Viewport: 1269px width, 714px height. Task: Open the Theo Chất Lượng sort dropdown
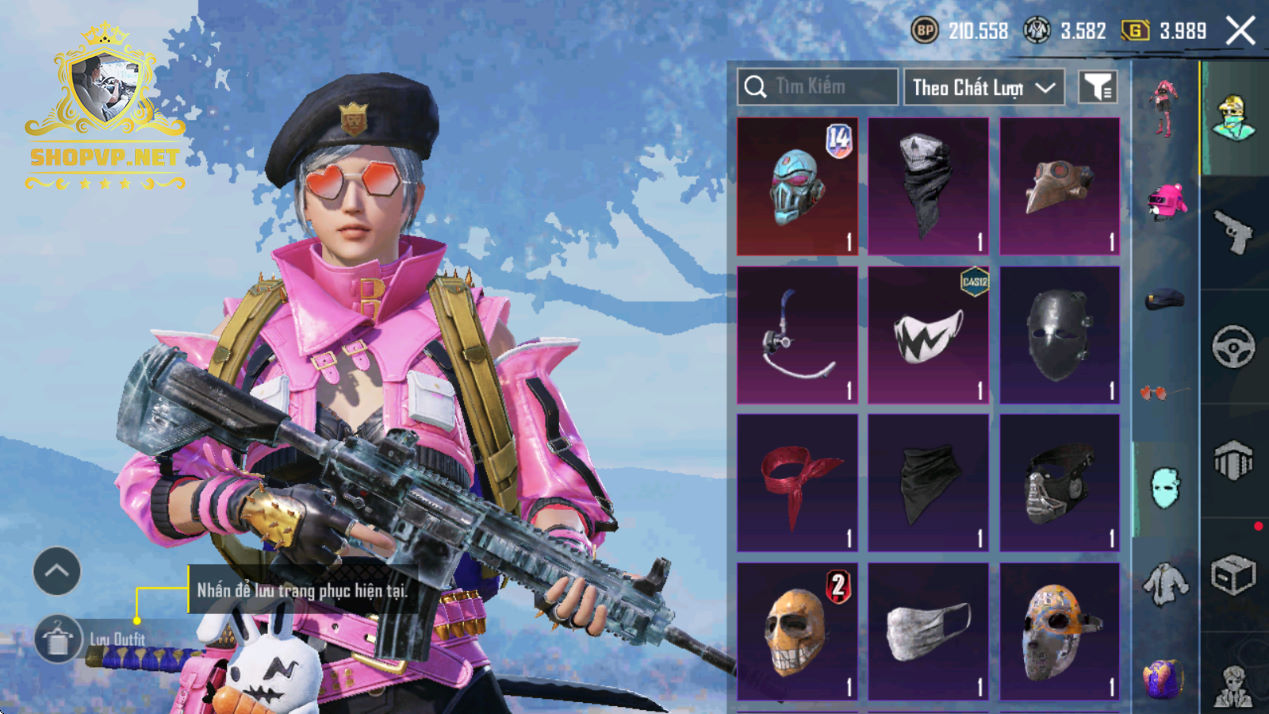click(984, 87)
